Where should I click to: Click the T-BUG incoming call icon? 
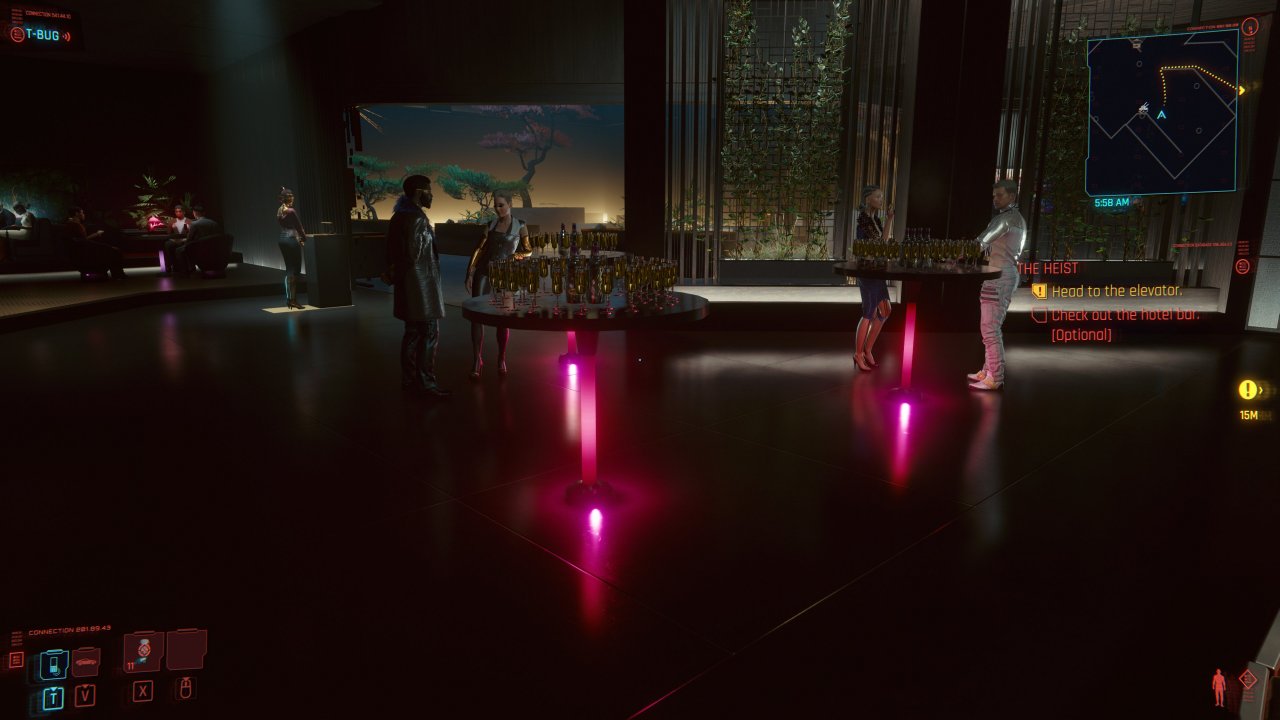click(17, 35)
